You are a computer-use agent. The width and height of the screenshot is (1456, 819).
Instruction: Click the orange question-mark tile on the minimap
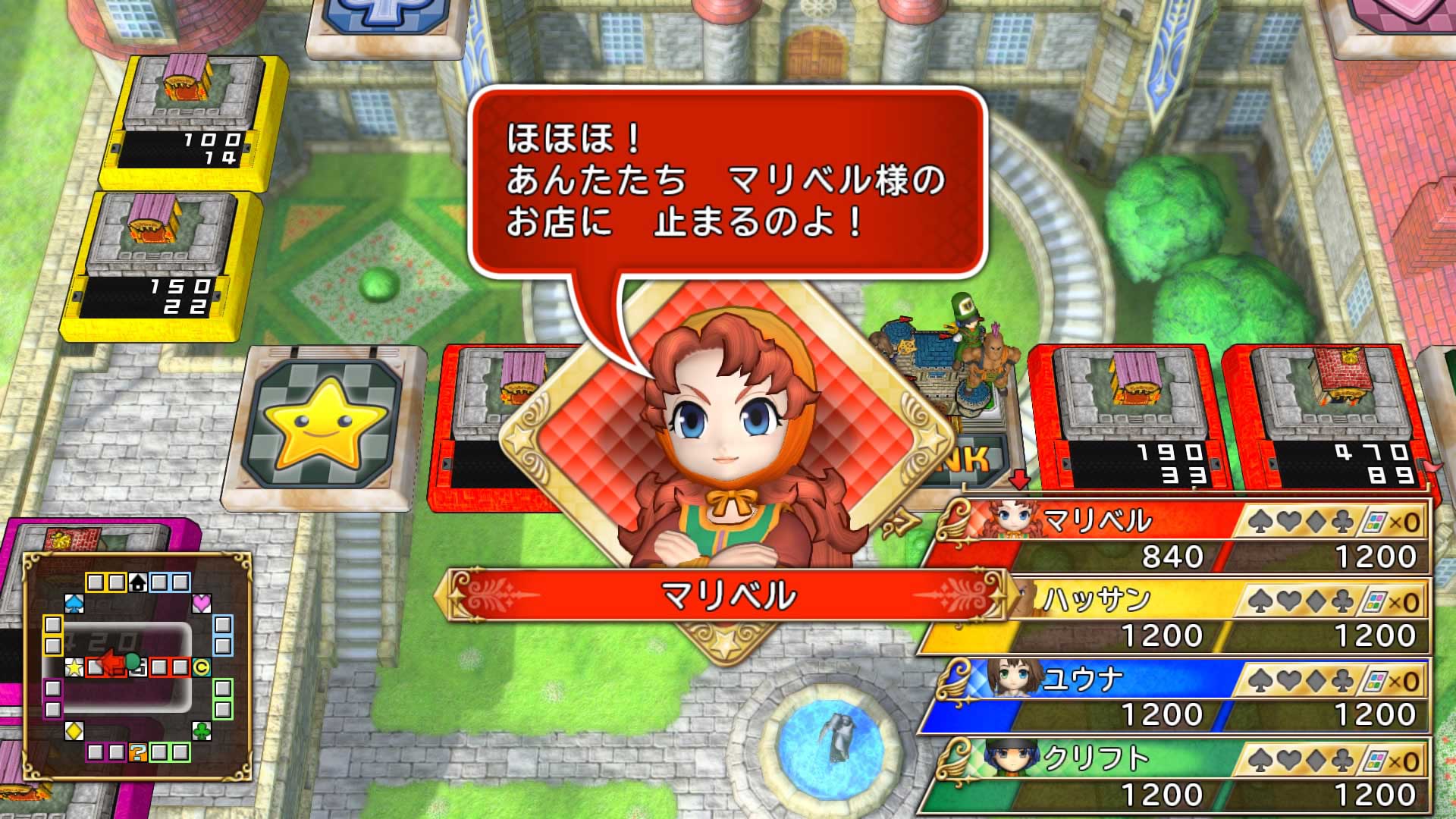(x=139, y=753)
